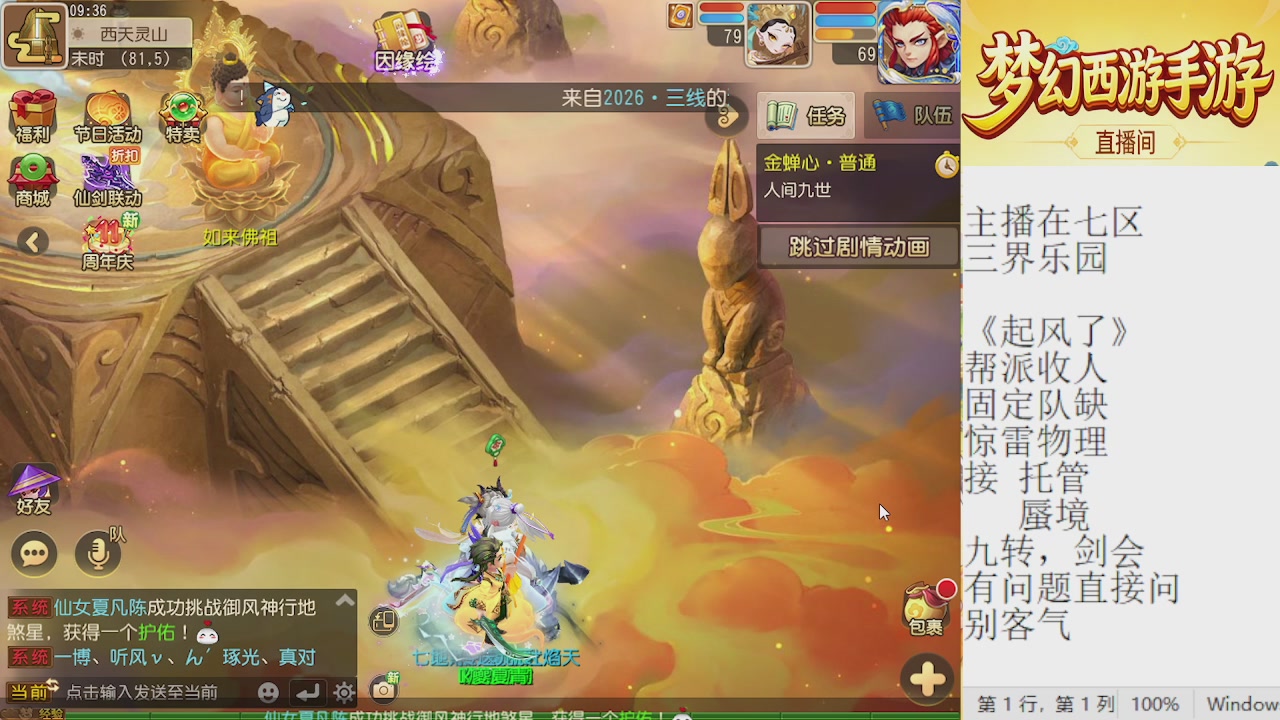Switch the 当前 chat channel

tap(31, 691)
